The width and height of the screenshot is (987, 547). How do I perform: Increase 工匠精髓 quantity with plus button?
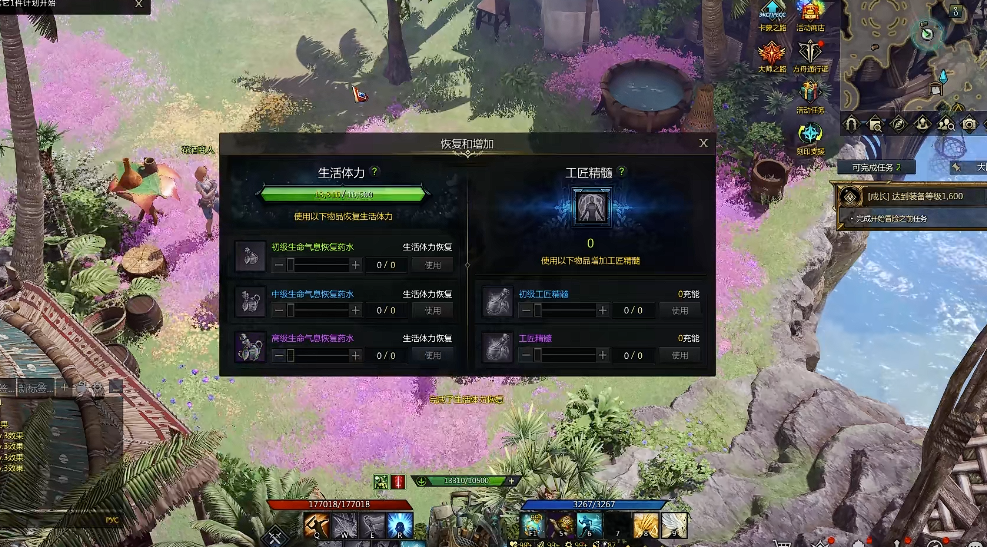(x=603, y=355)
